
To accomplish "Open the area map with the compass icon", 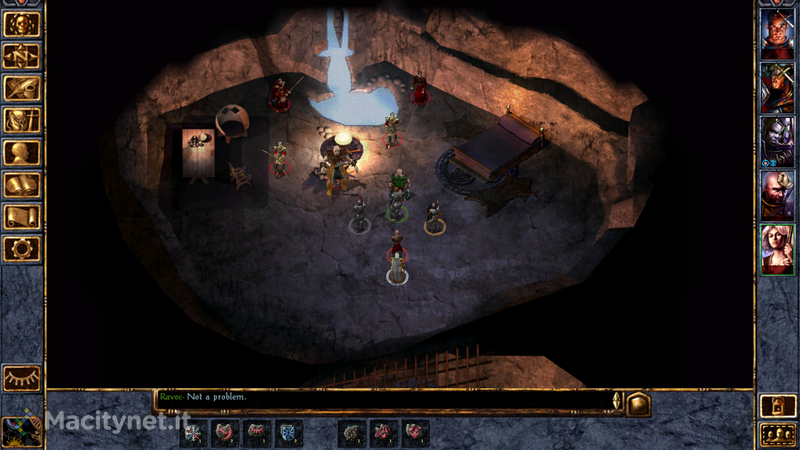I will pos(22,55).
